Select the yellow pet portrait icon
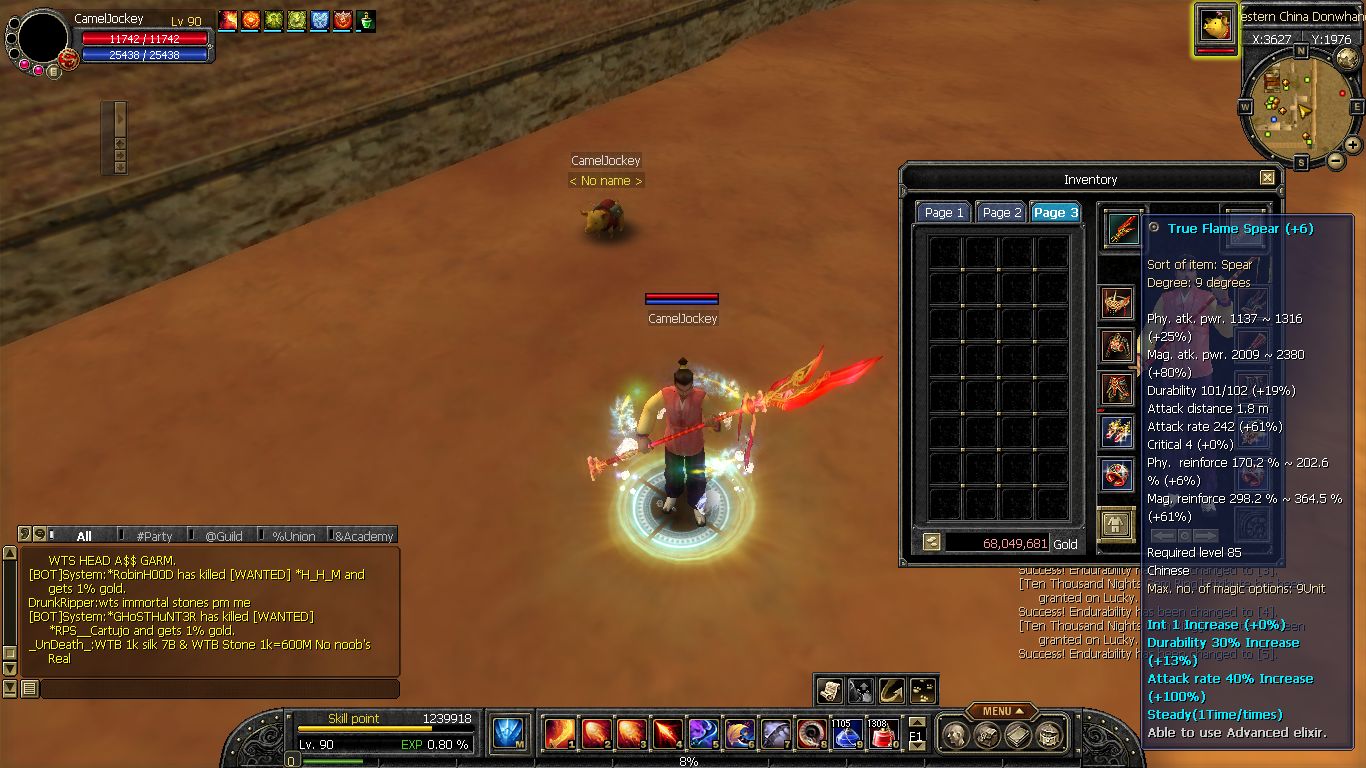Viewport: 1366px width, 768px height. click(x=1216, y=25)
